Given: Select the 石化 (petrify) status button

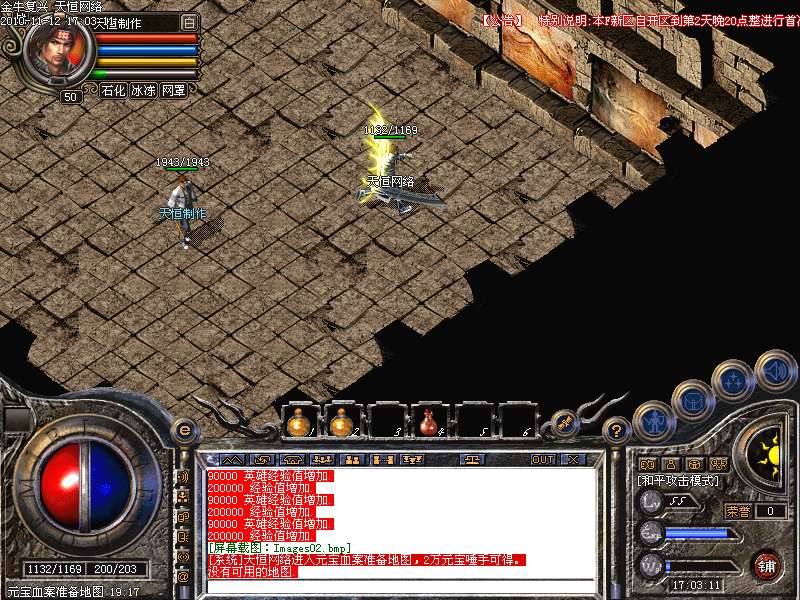Looking at the screenshot, I should click(113, 90).
